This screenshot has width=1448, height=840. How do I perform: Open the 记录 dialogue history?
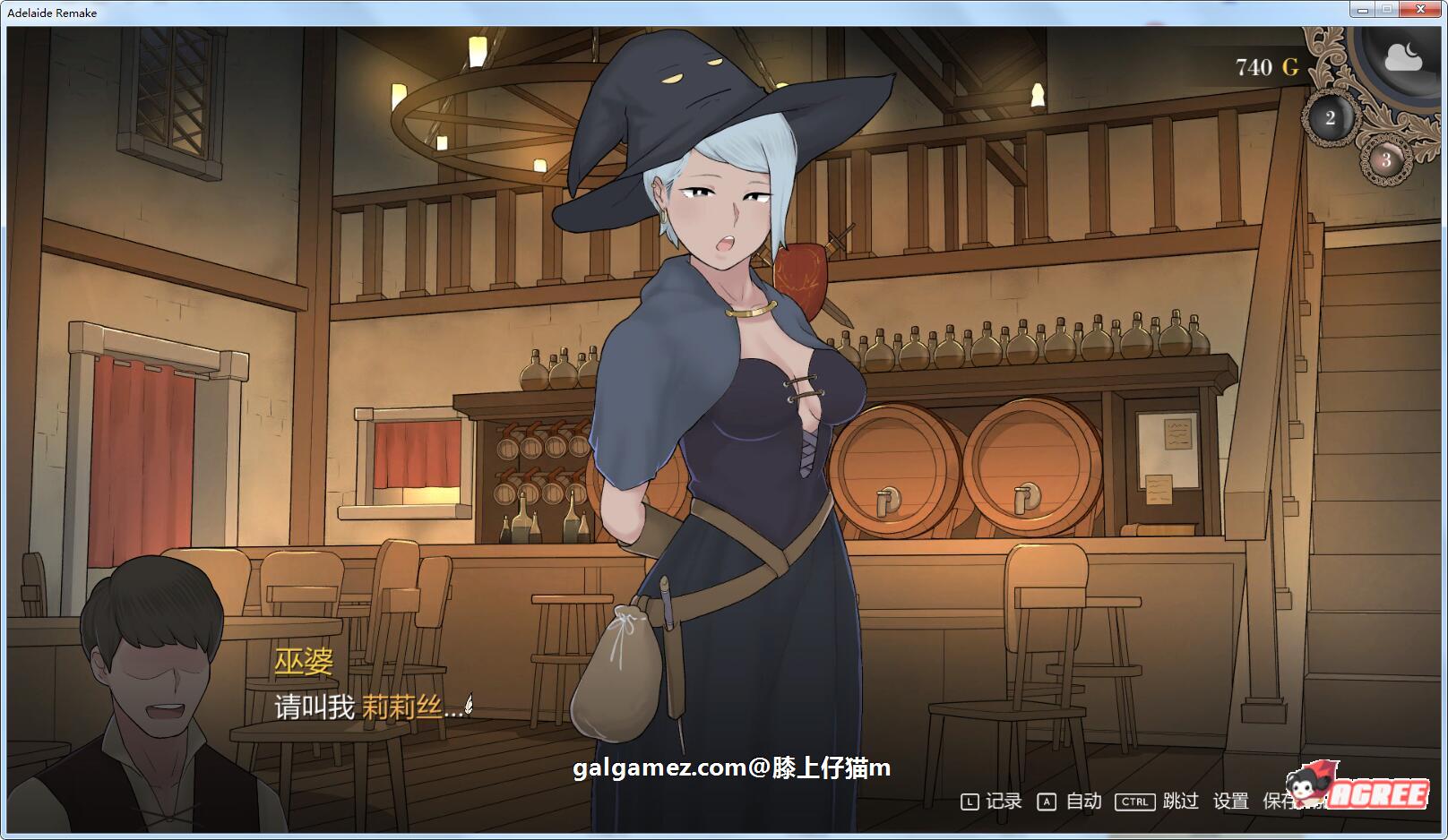point(1004,801)
